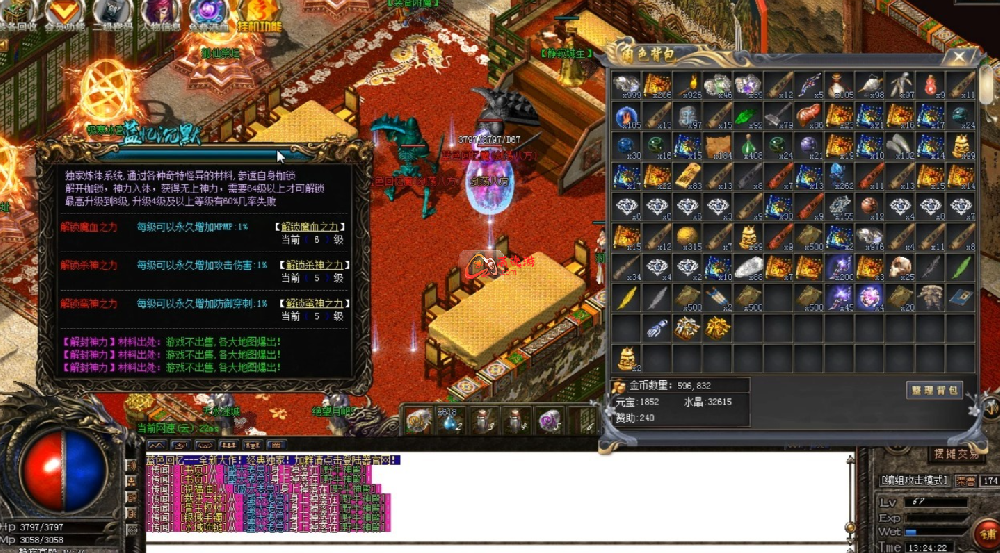The height and width of the screenshot is (553, 1000).
Task: Select the green feather item in backpack
Action: click(x=962, y=267)
